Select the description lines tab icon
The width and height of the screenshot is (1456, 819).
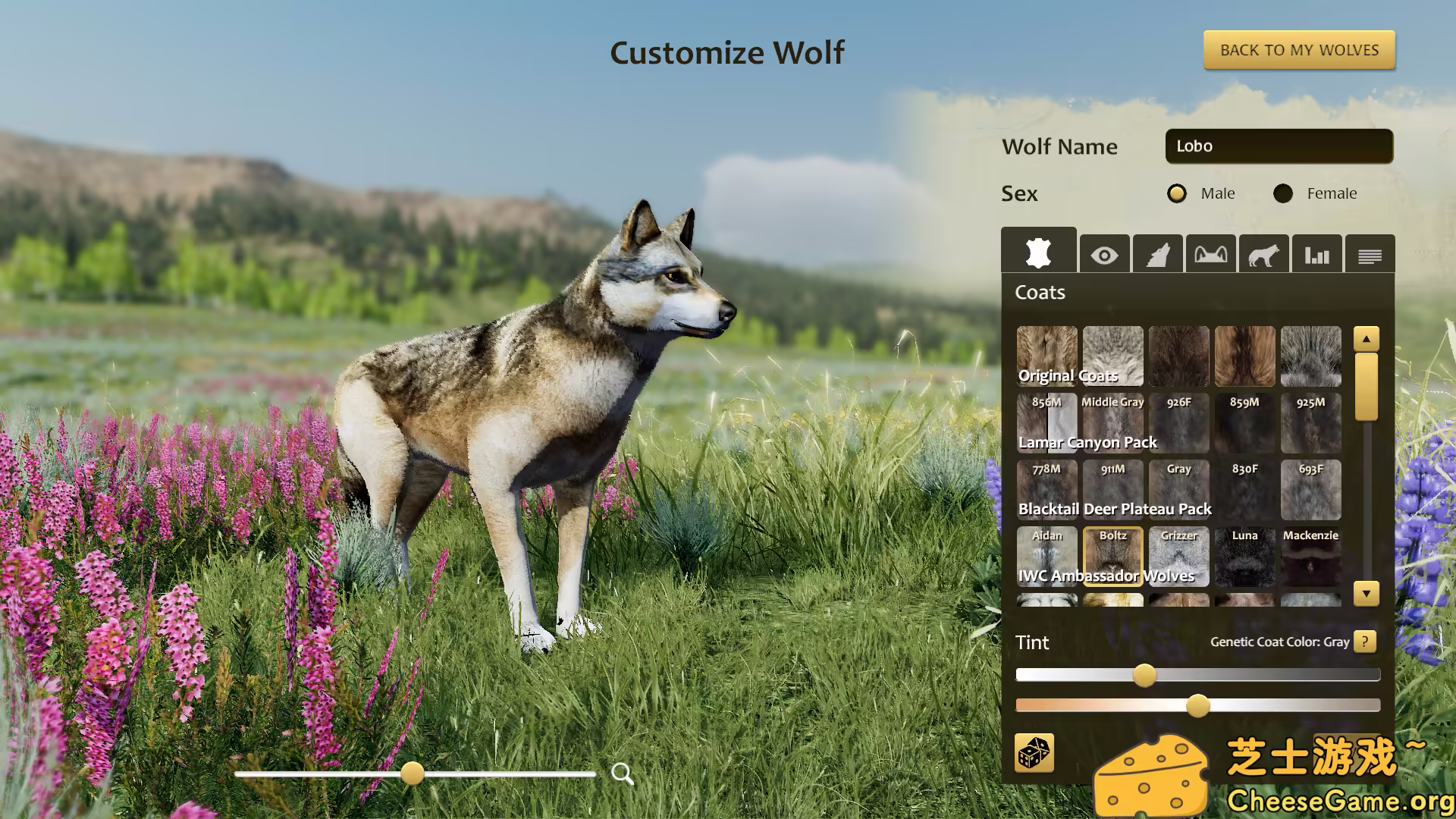tap(1370, 254)
